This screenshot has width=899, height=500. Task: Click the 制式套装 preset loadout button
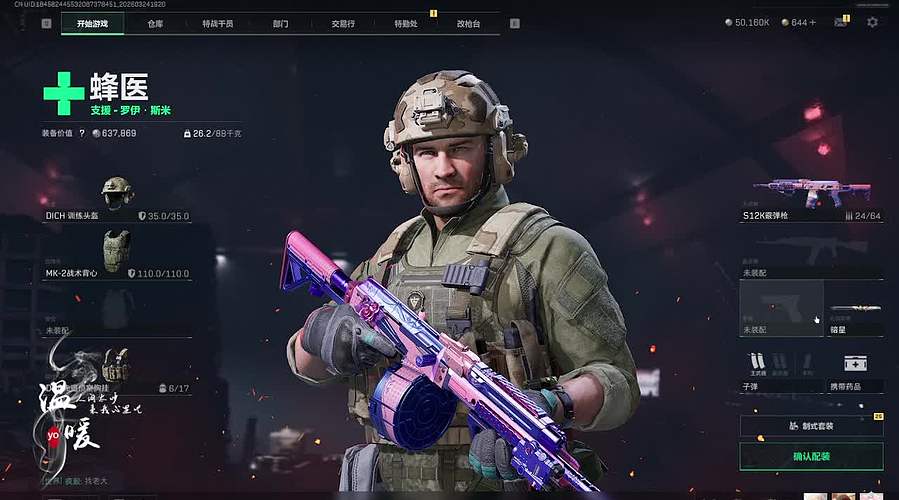pos(811,426)
